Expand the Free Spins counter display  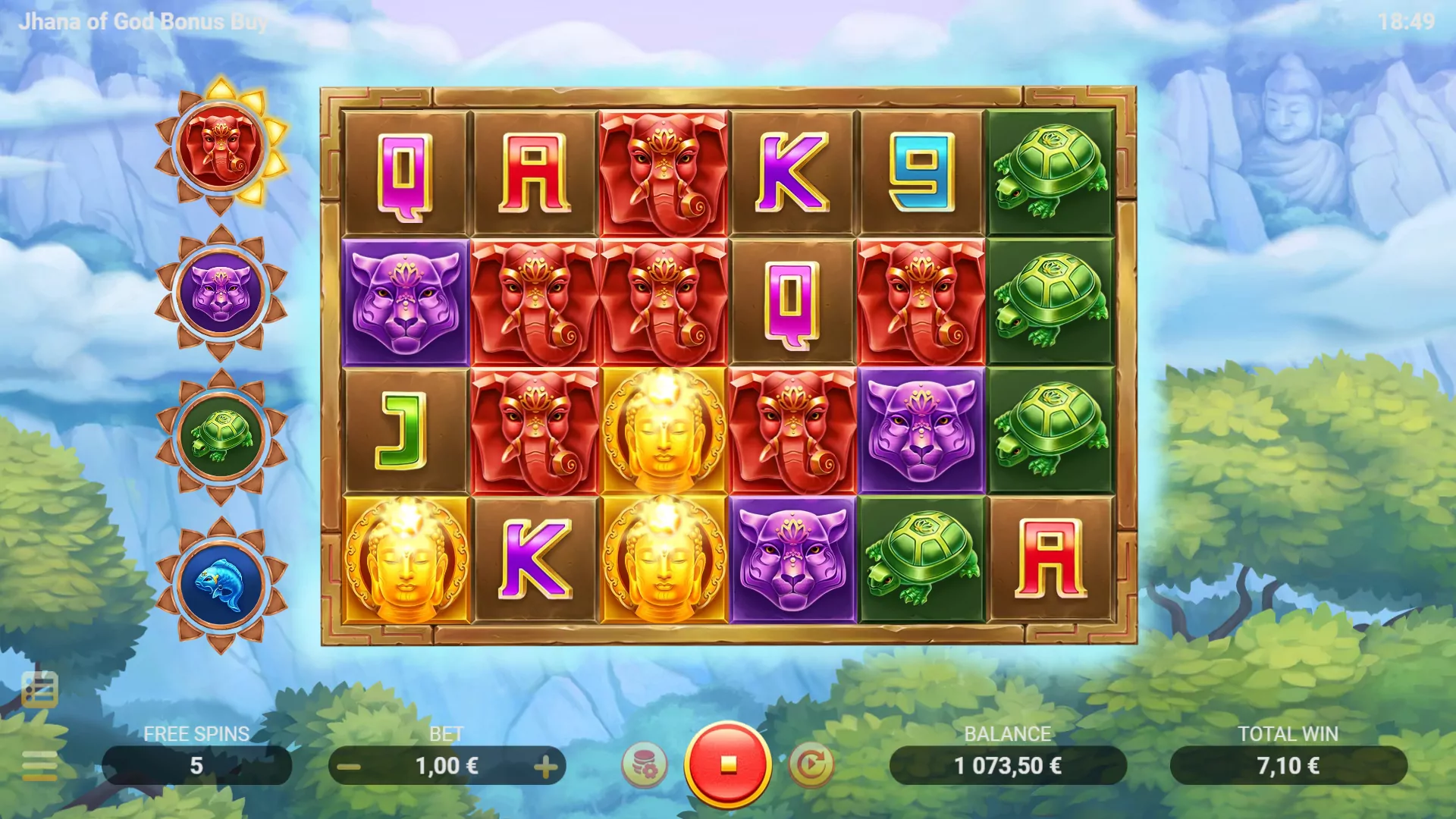point(196,764)
